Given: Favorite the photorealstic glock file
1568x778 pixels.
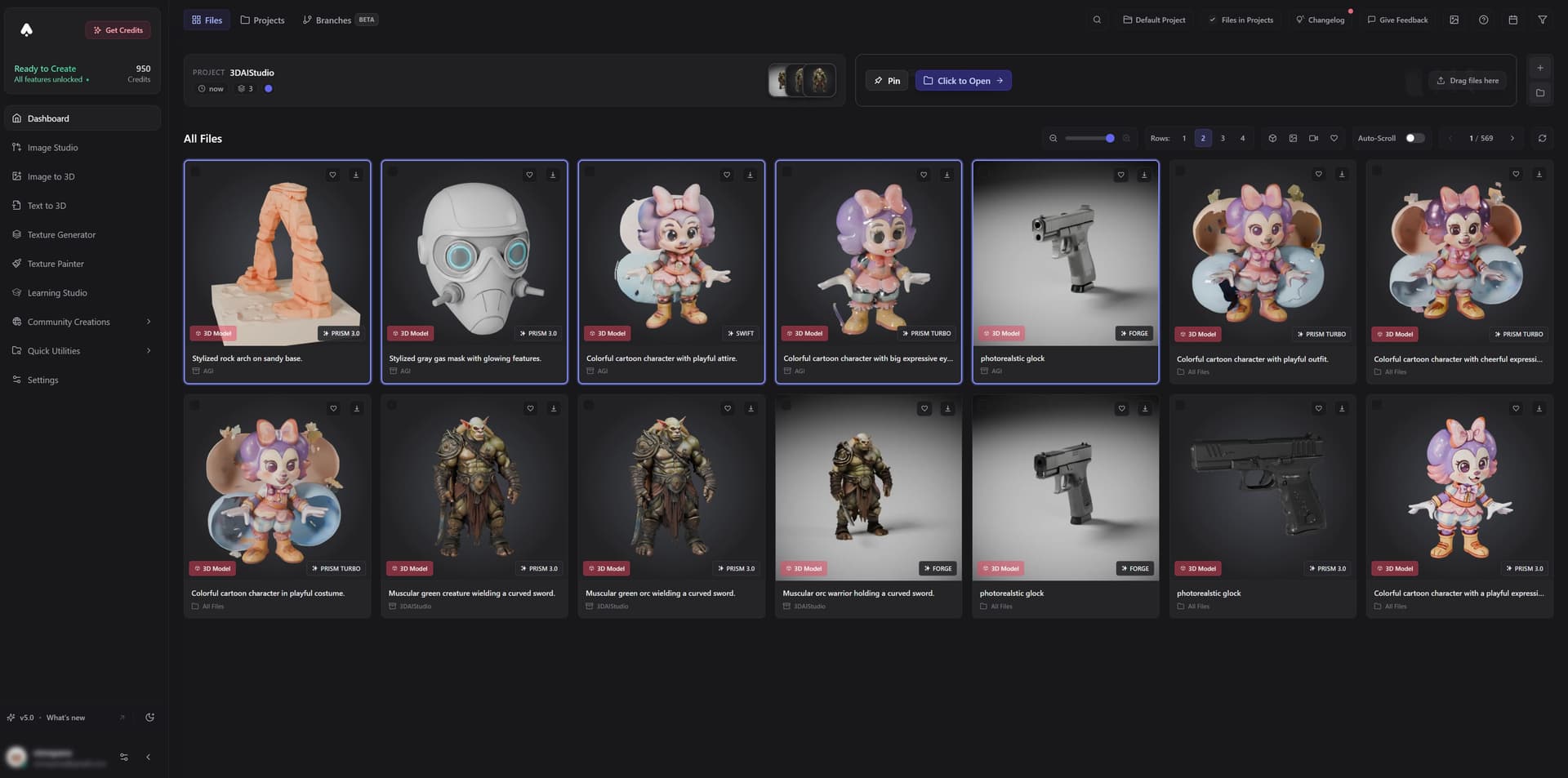Looking at the screenshot, I should 1120,175.
